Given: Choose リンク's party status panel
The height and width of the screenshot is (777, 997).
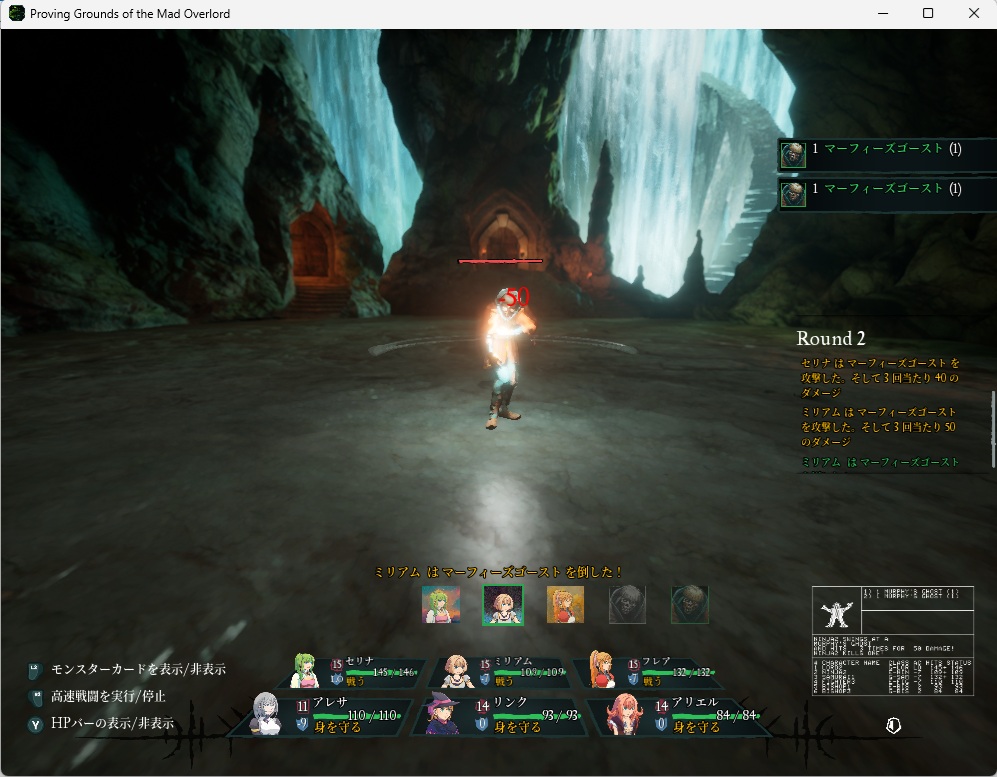Looking at the screenshot, I should 500,716.
